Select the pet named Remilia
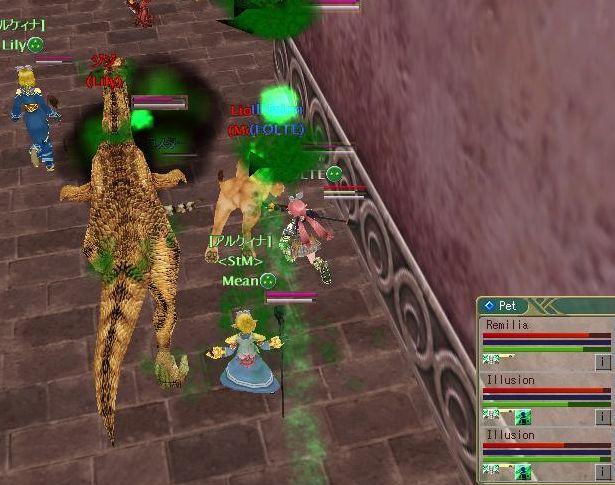The width and height of the screenshot is (615, 485). 506,326
